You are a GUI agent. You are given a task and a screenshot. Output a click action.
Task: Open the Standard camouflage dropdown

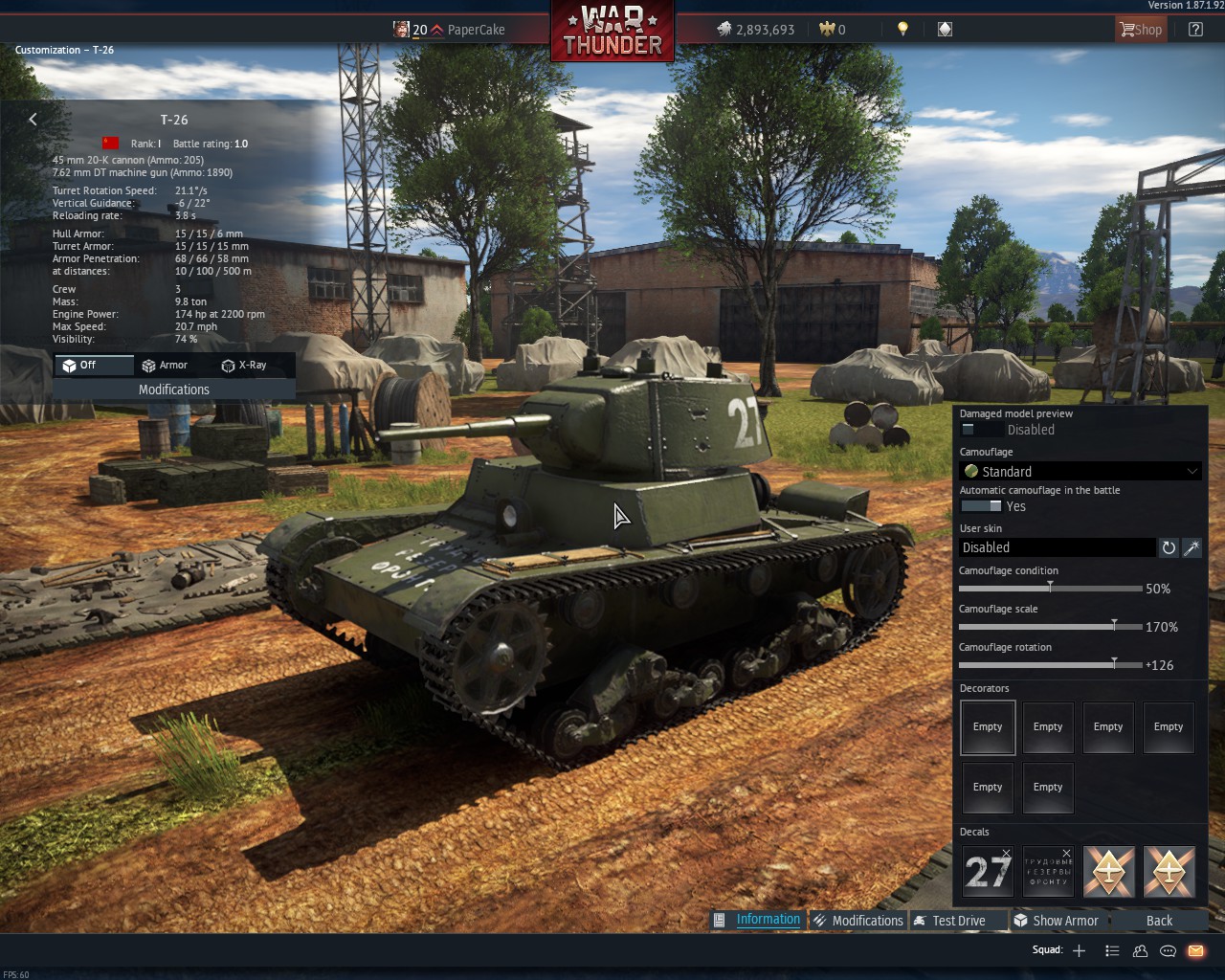click(x=1080, y=471)
